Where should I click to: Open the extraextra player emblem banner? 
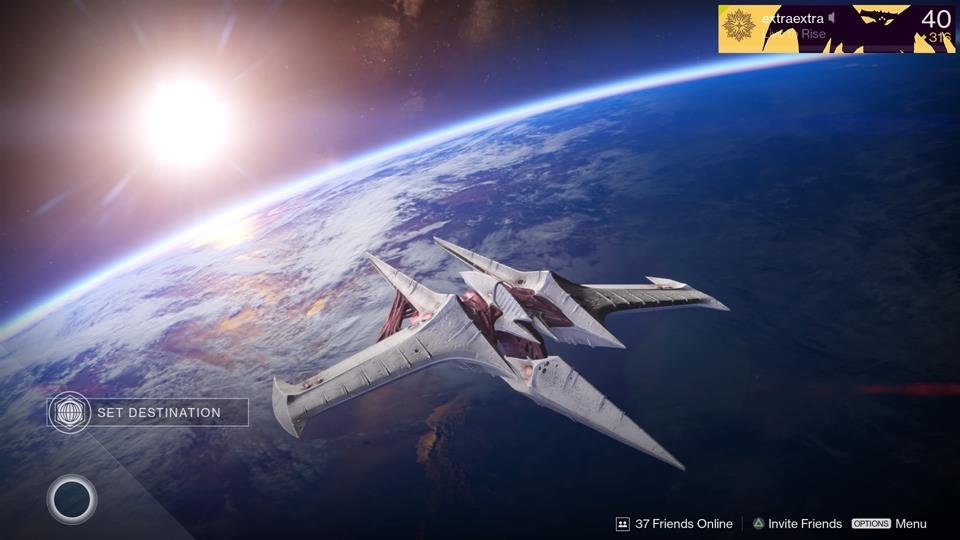pyautogui.click(x=836, y=28)
